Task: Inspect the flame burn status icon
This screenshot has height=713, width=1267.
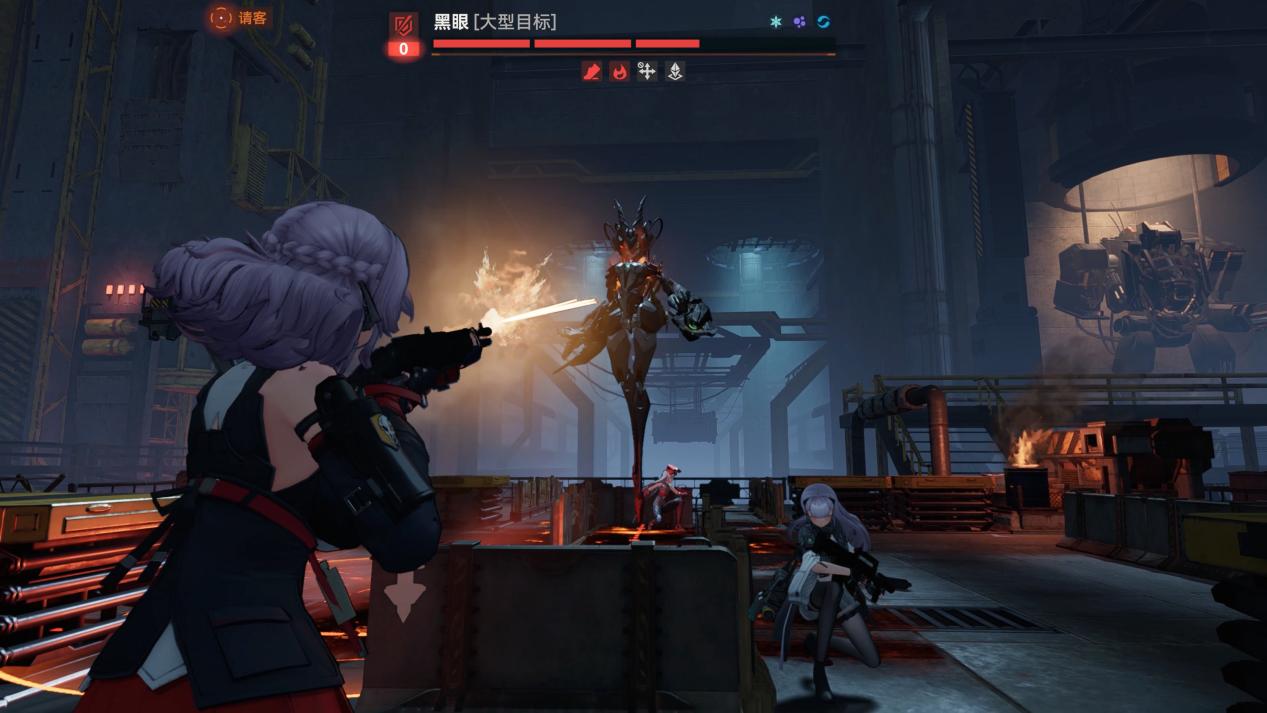Action: pyautogui.click(x=619, y=71)
